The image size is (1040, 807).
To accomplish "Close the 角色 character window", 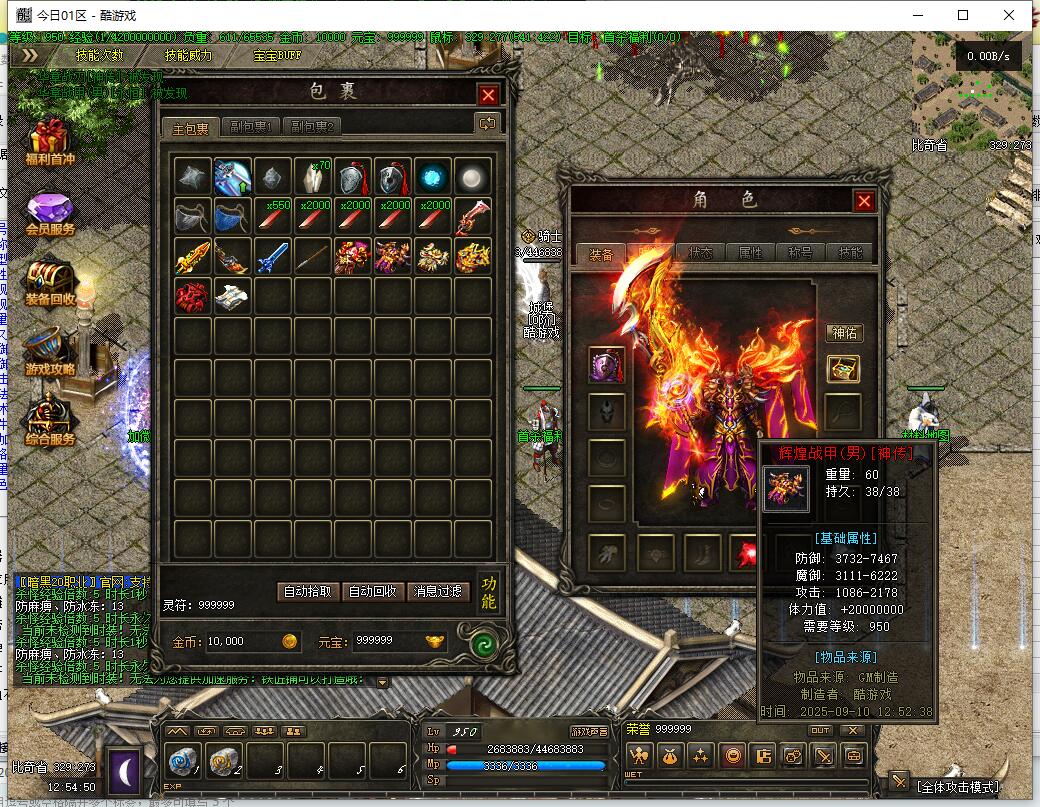I will 864,201.
